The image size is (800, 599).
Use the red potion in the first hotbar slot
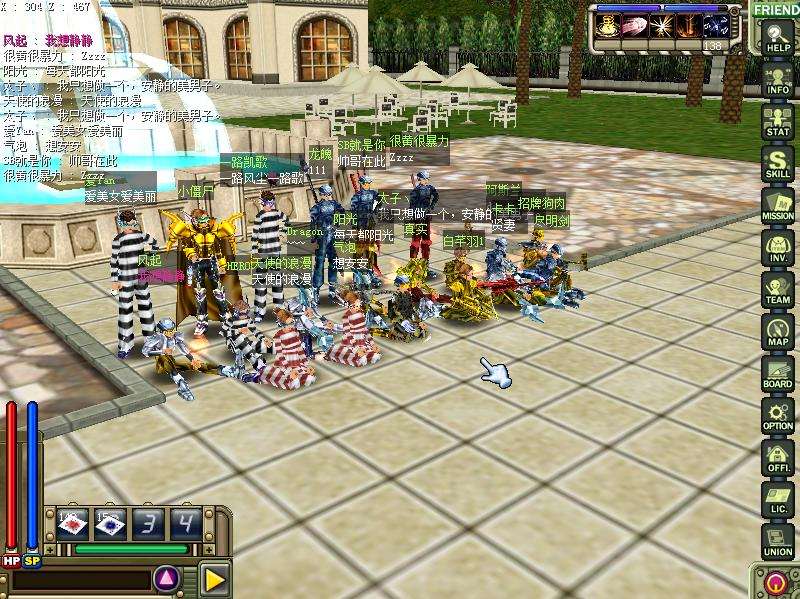(73, 523)
